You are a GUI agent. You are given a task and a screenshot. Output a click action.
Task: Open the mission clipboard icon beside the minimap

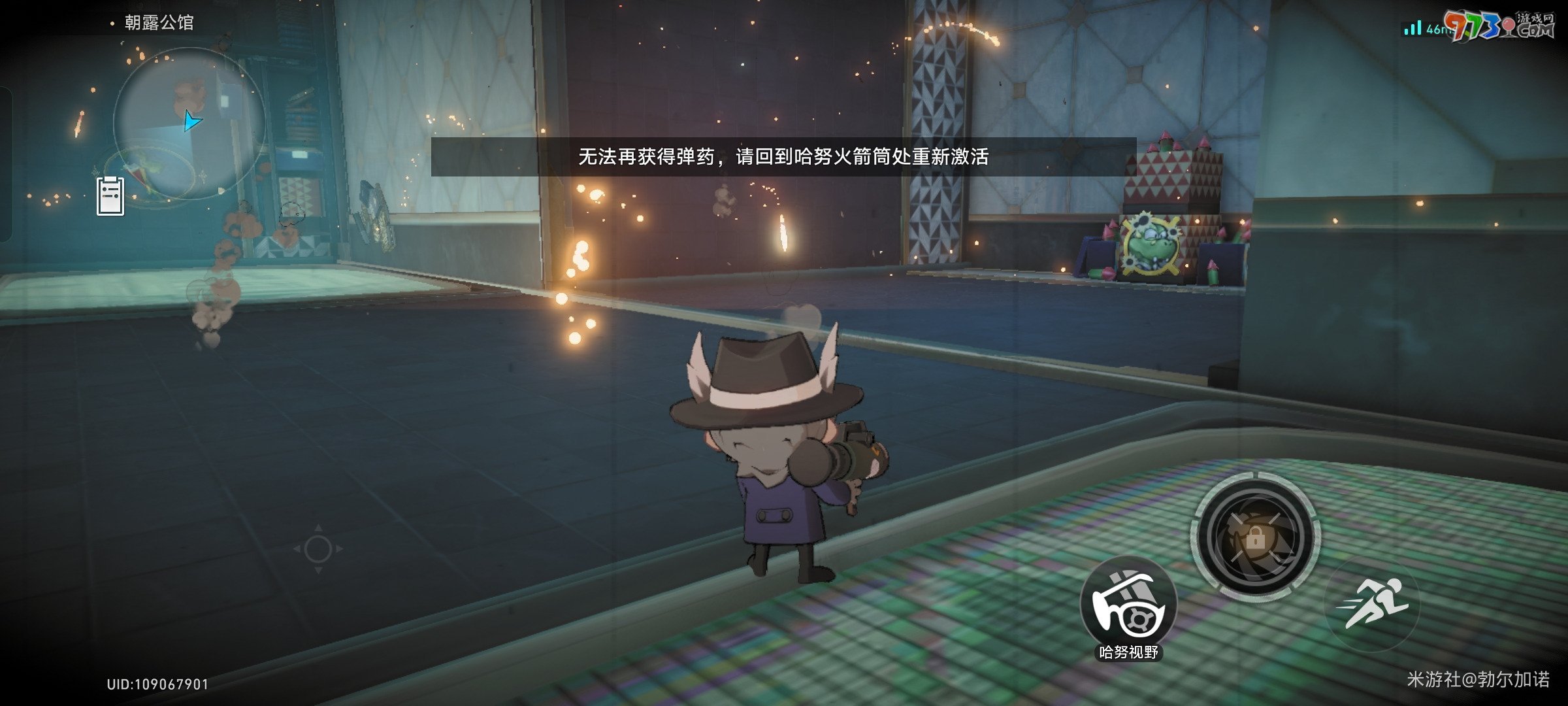(x=111, y=195)
